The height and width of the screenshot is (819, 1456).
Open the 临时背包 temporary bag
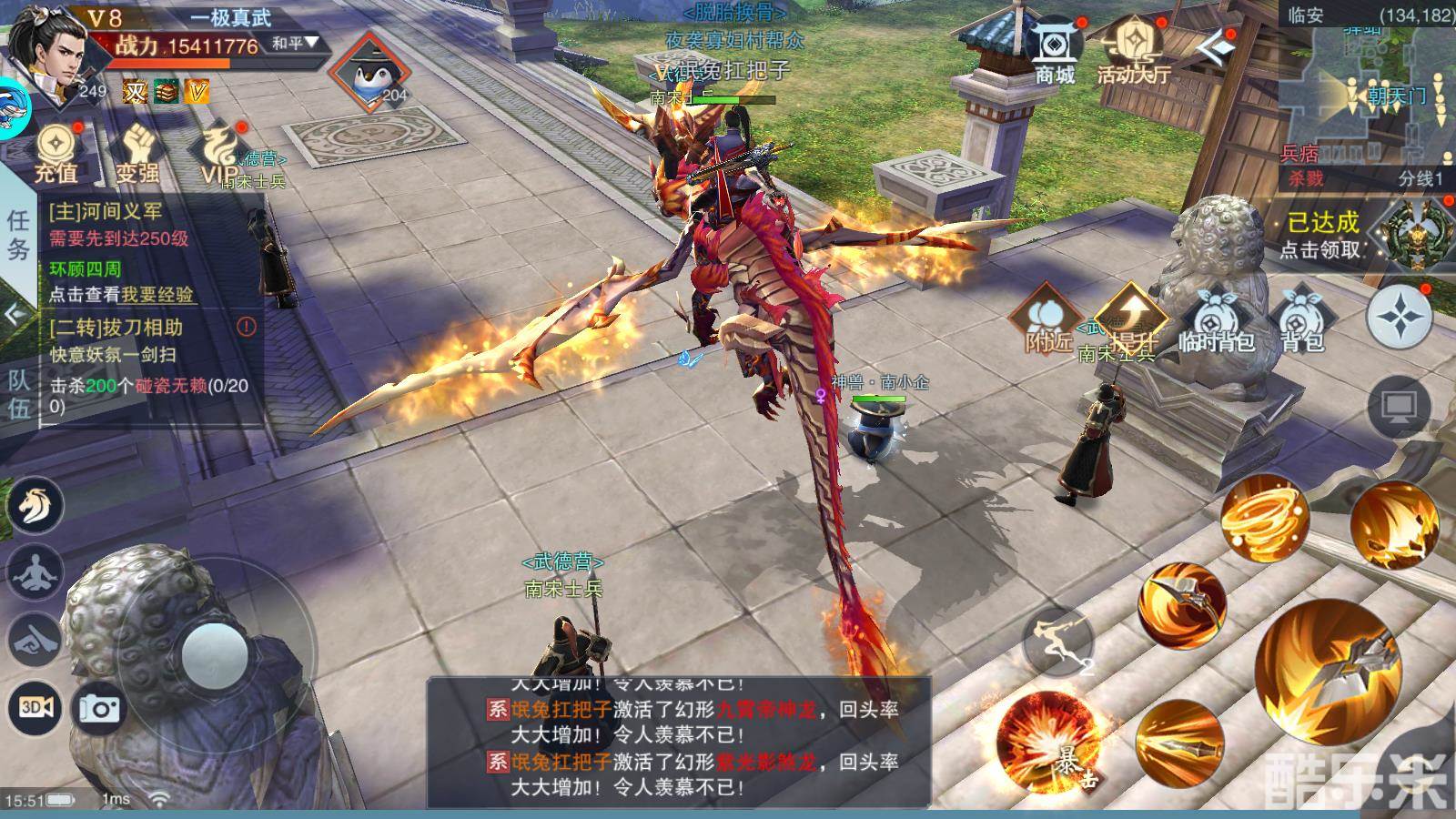(x=1216, y=320)
